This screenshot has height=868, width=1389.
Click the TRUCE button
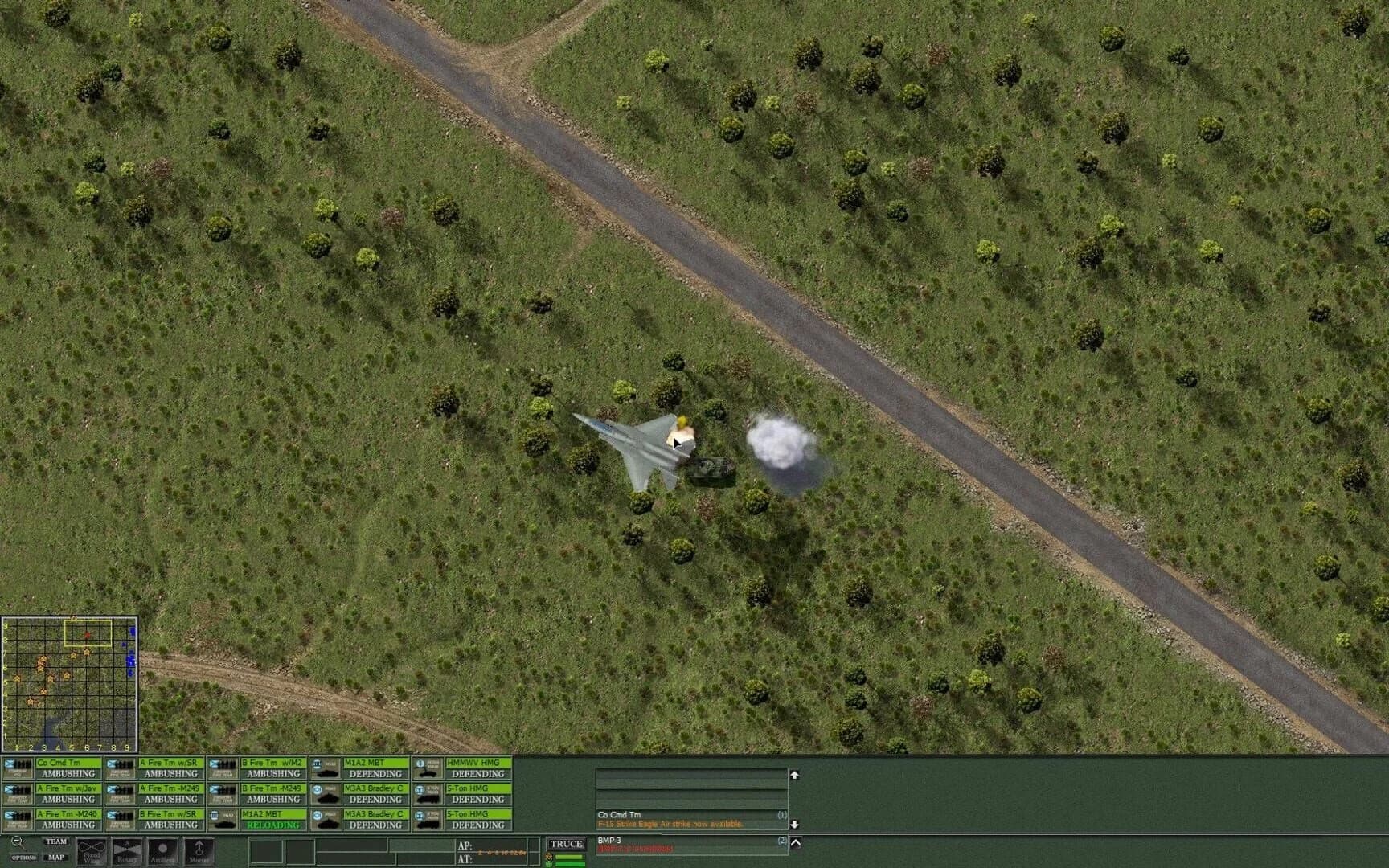566,843
